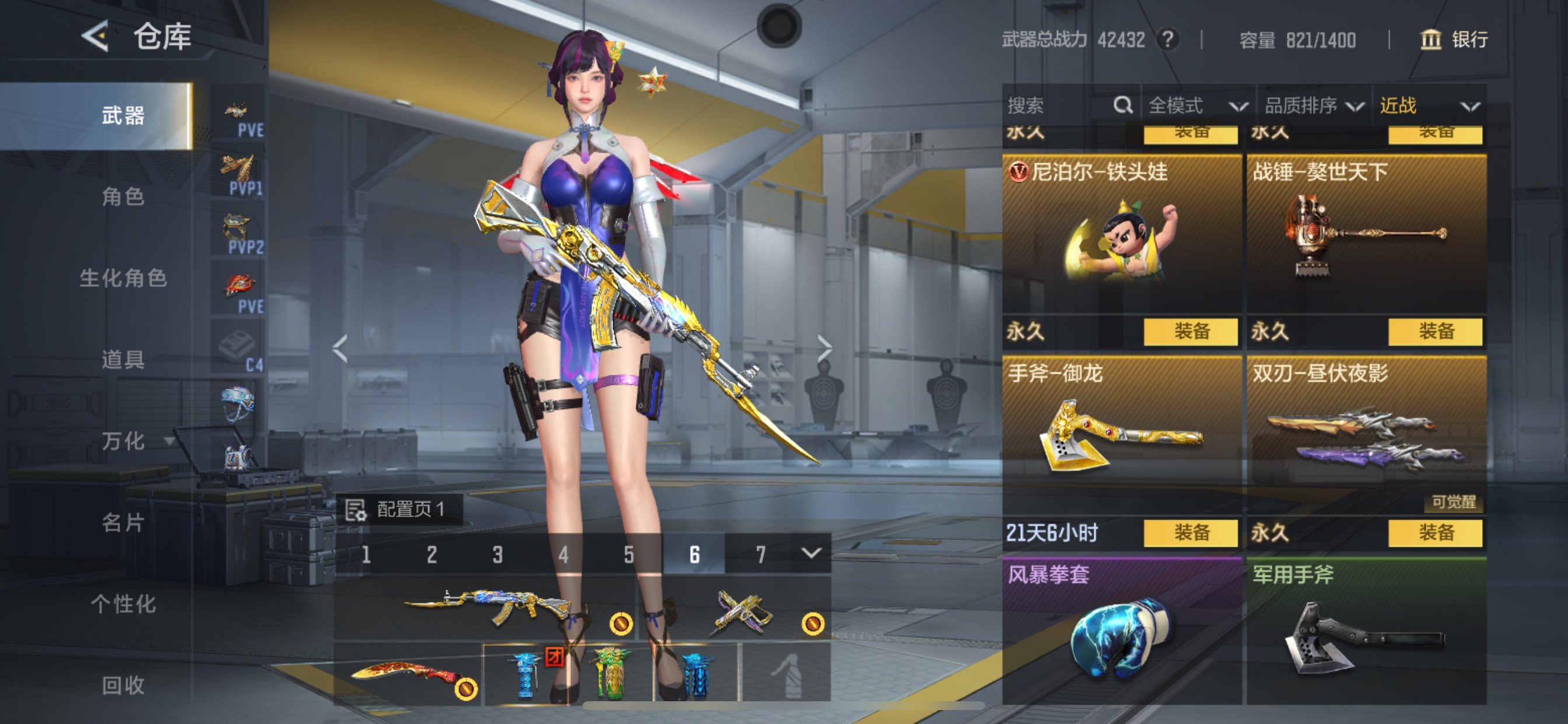Select the PVP1 loadout preset icon
This screenshot has height=724, width=1568.
pos(239,169)
